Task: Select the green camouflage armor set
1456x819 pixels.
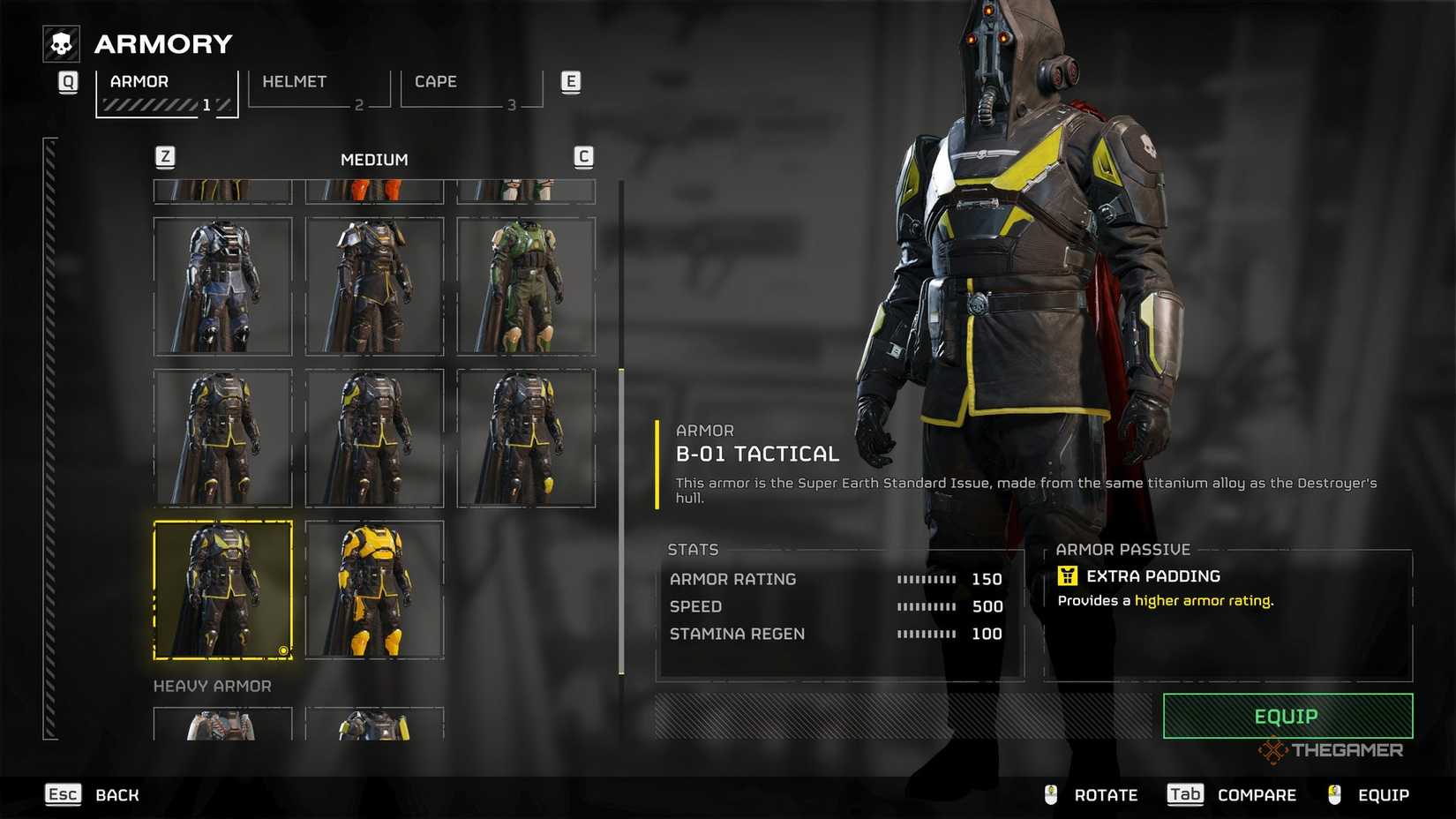Action: (x=527, y=285)
